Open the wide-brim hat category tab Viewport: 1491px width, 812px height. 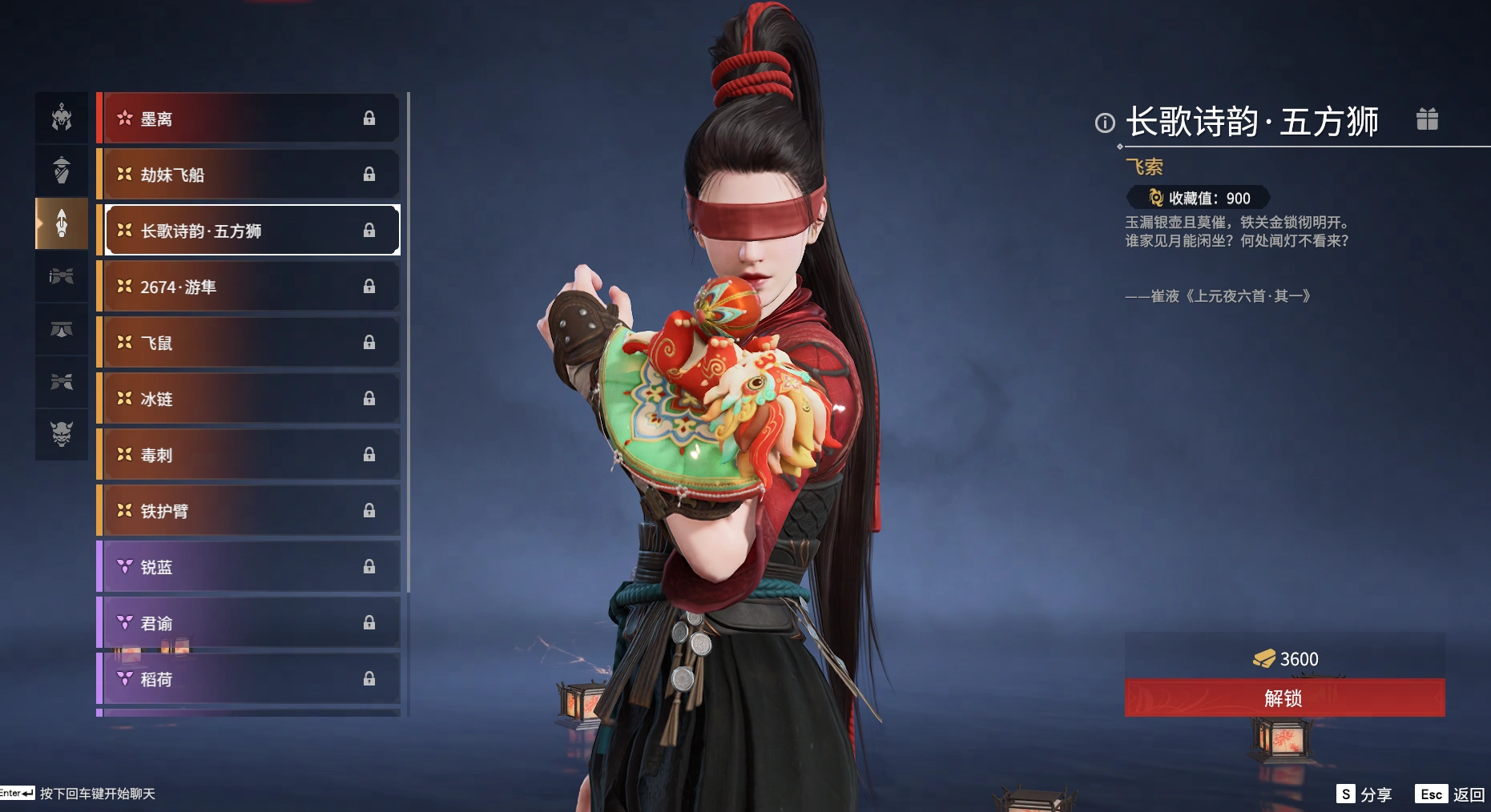(x=62, y=329)
